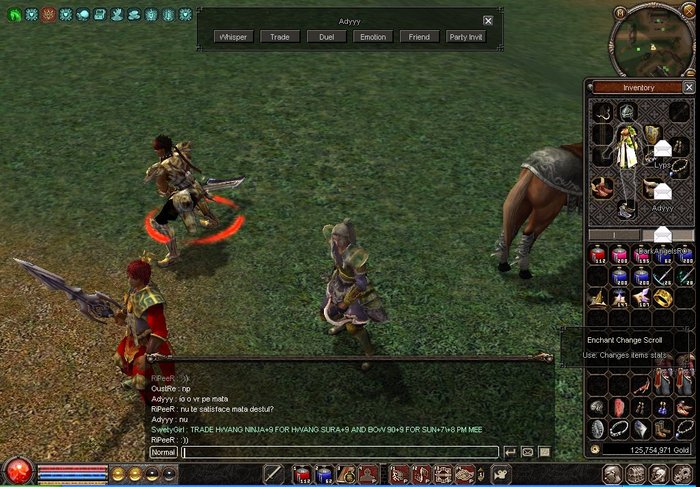Open a Trade with Adyyy

point(280,37)
